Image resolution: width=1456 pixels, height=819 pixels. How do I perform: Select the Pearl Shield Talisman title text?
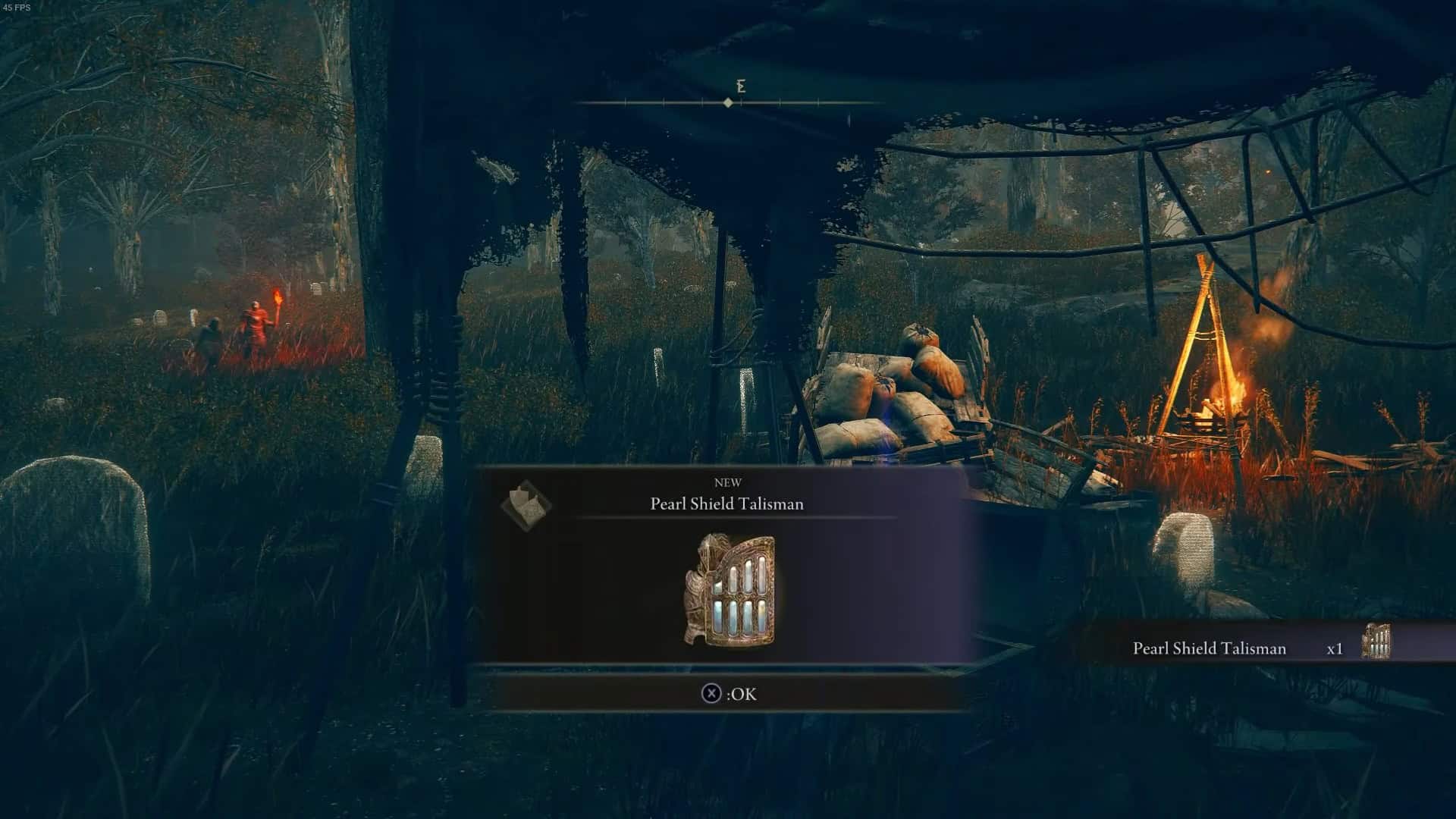(730, 504)
